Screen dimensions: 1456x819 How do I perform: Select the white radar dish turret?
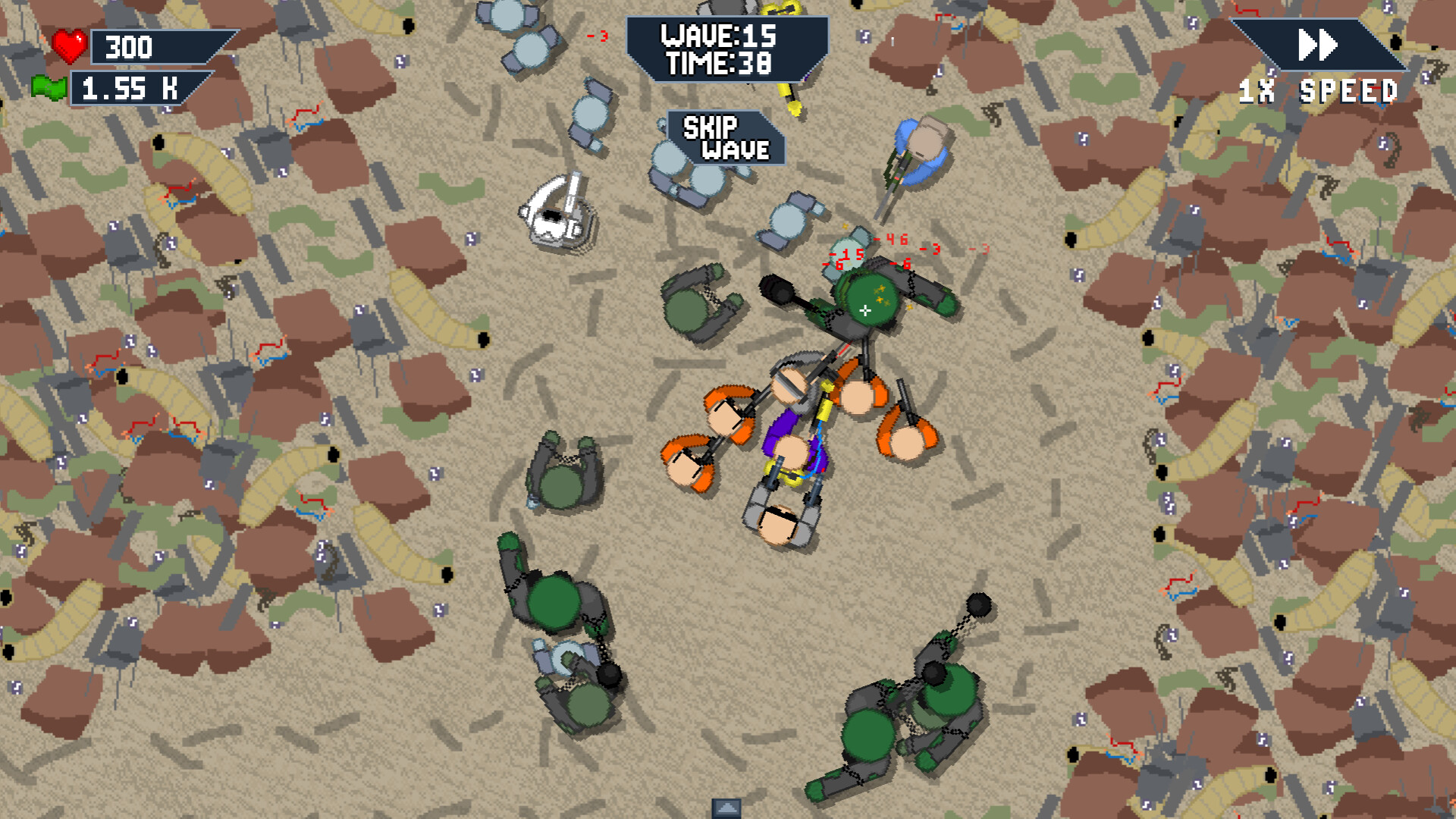click(x=559, y=211)
